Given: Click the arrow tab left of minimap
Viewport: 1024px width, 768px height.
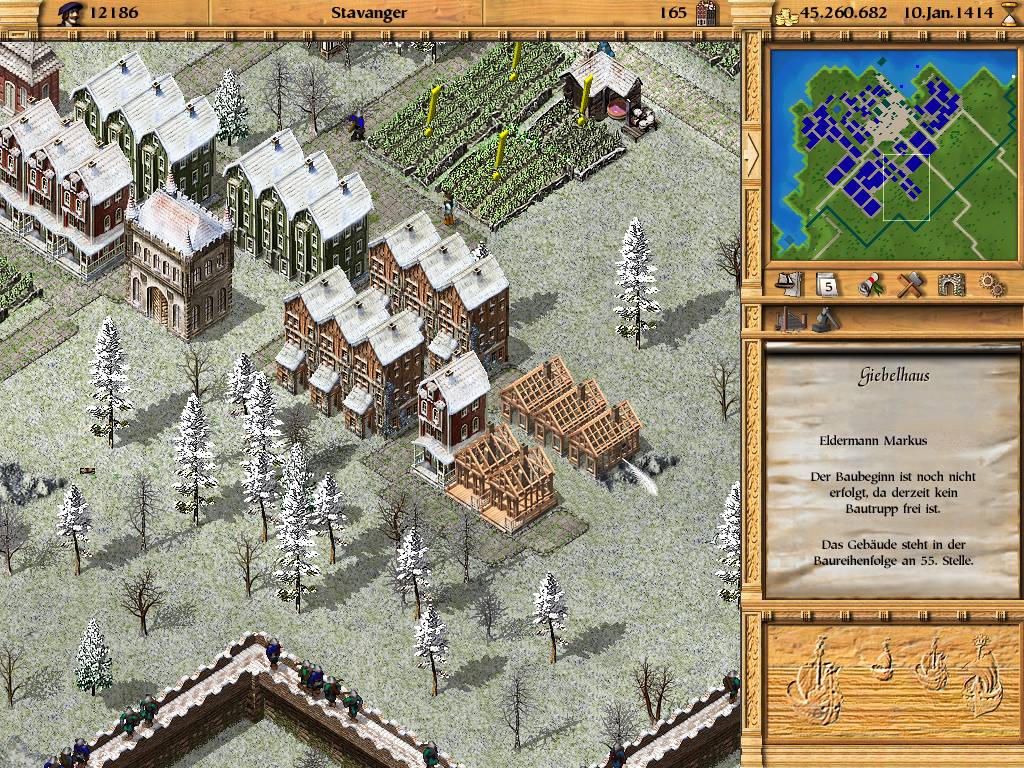Looking at the screenshot, I should (x=750, y=150).
